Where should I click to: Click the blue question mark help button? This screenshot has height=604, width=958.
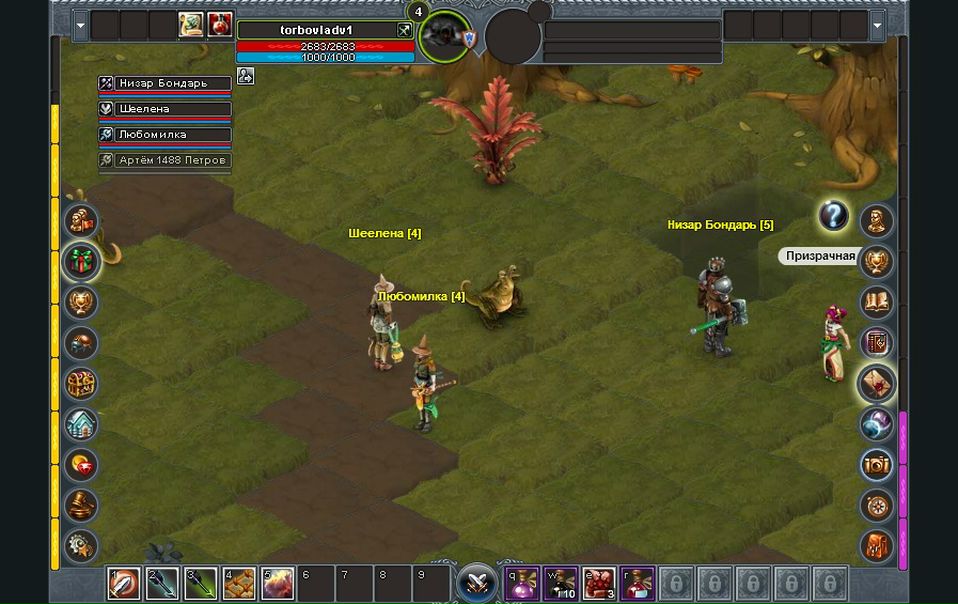[x=833, y=215]
